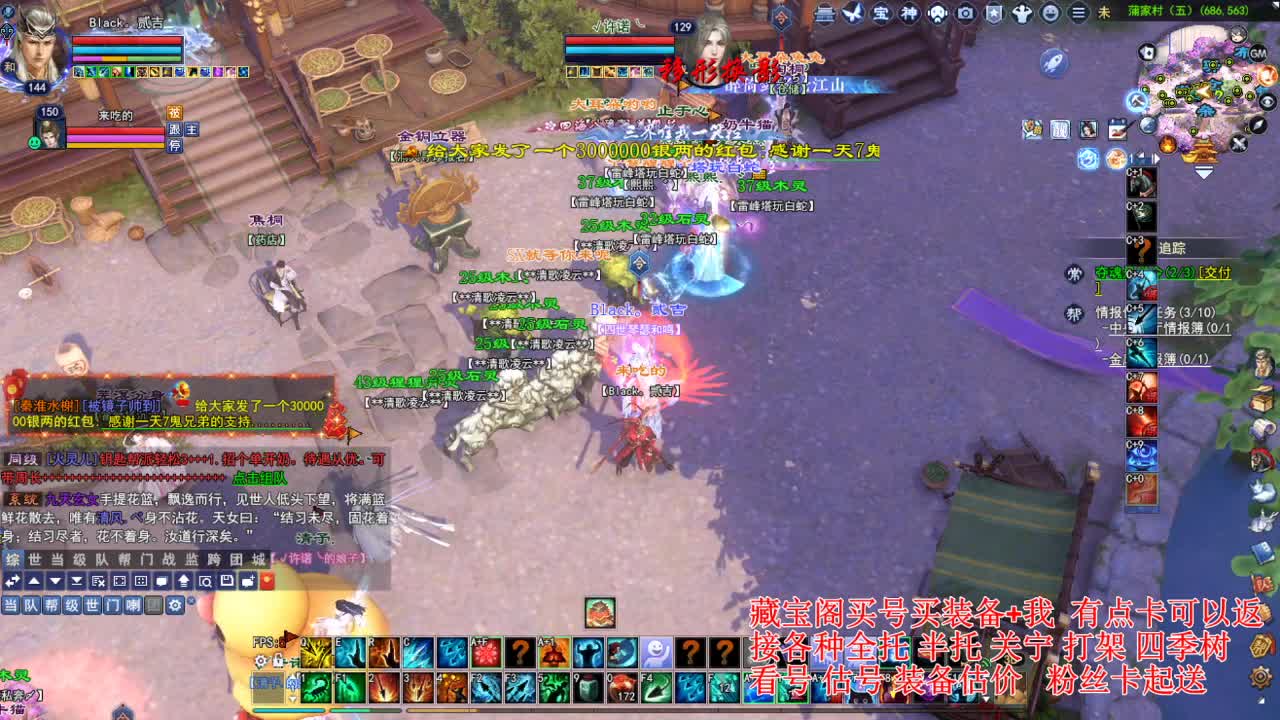Toggle the 跟 follow button on the teammate panel
This screenshot has width=1280, height=720.
(173, 131)
